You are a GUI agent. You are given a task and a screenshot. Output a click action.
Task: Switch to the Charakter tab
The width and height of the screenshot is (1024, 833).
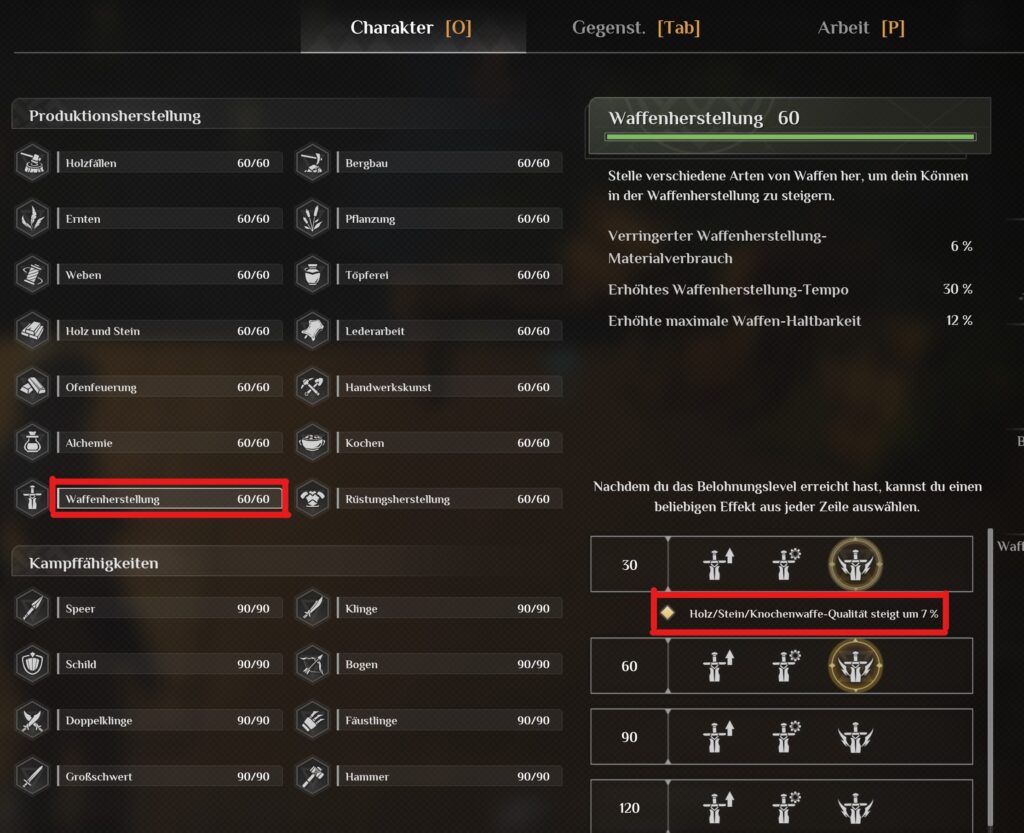coord(410,28)
